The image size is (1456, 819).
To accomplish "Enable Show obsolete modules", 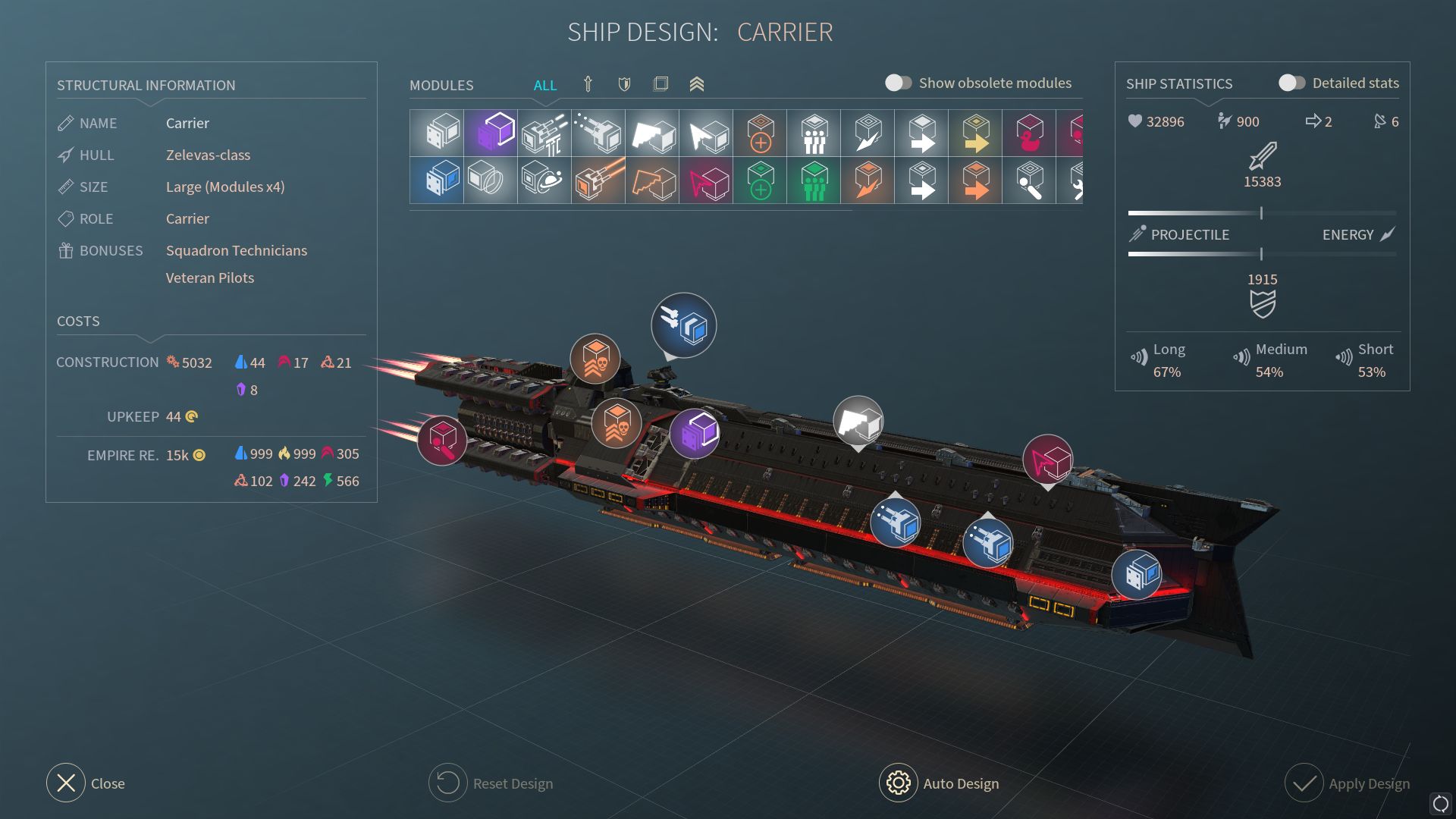I will point(899,83).
